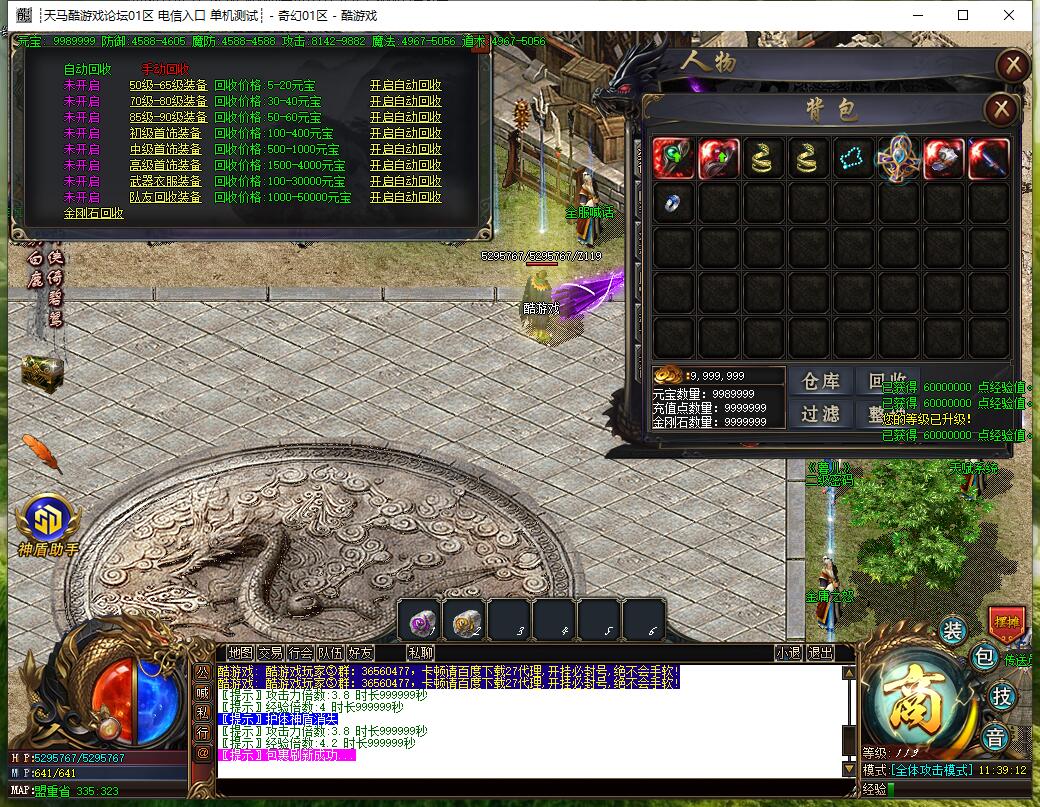Viewport: 1040px width, 807px height.
Task: Close the 人物 character panel
Action: (1013, 66)
